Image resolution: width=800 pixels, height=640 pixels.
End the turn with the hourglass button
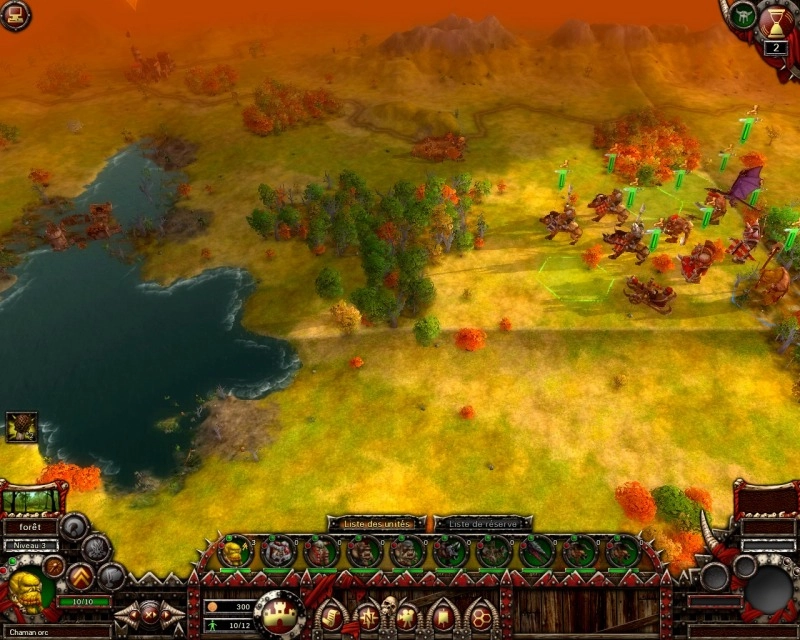tap(775, 22)
